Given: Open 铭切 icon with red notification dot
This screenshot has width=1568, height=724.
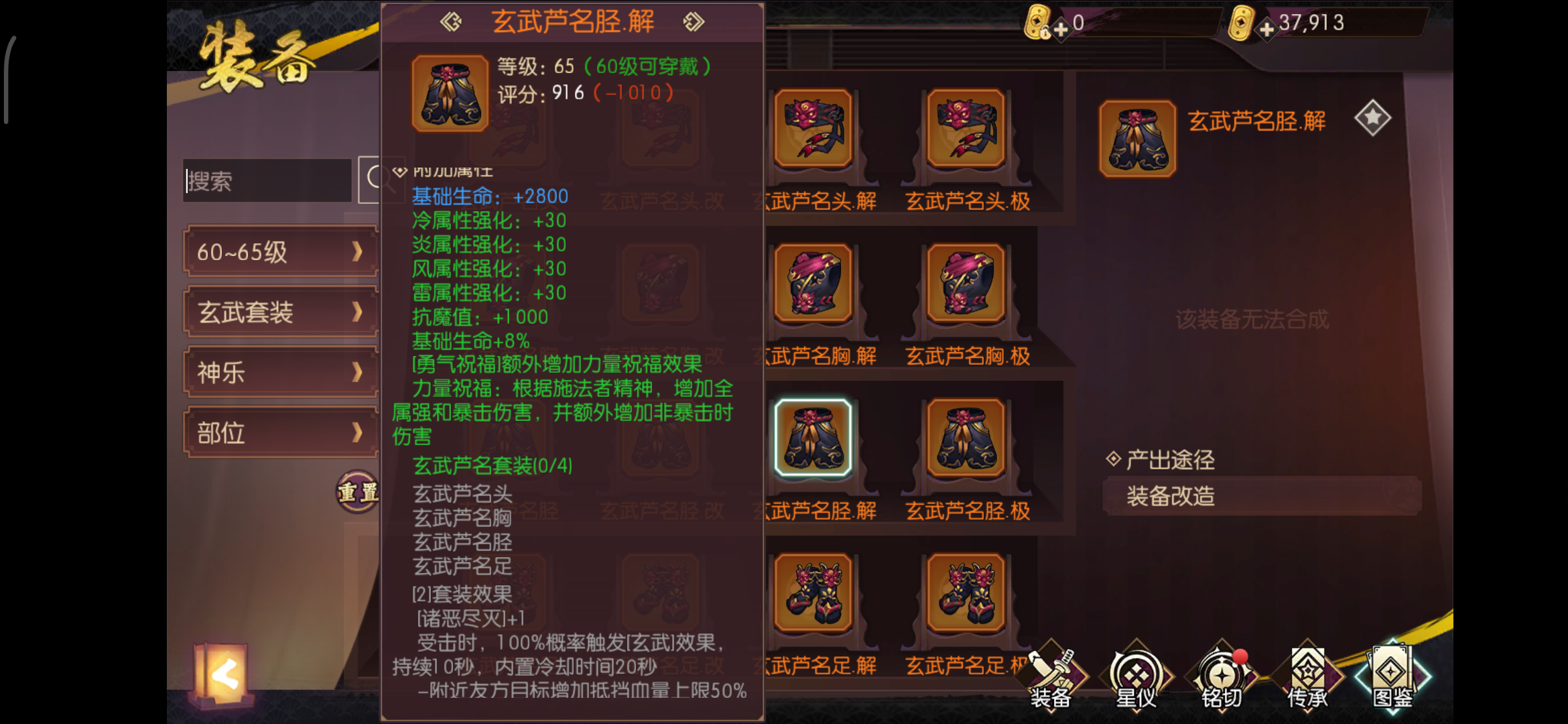Looking at the screenshot, I should [1223, 674].
